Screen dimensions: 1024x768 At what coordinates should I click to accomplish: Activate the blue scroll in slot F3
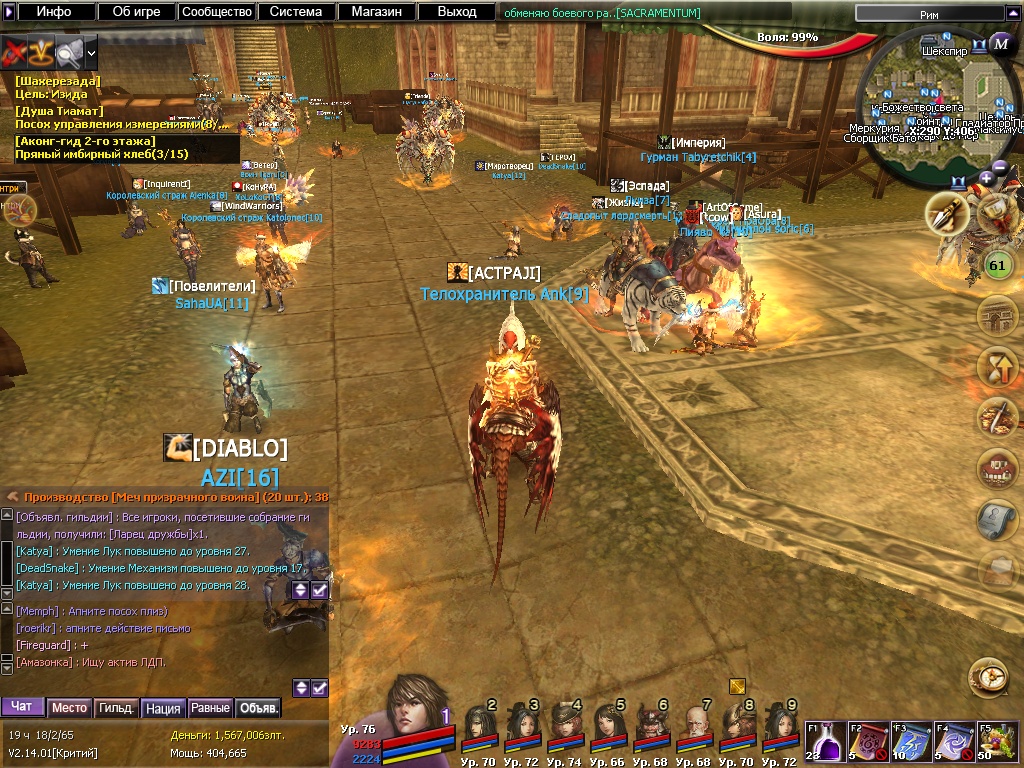click(910, 743)
